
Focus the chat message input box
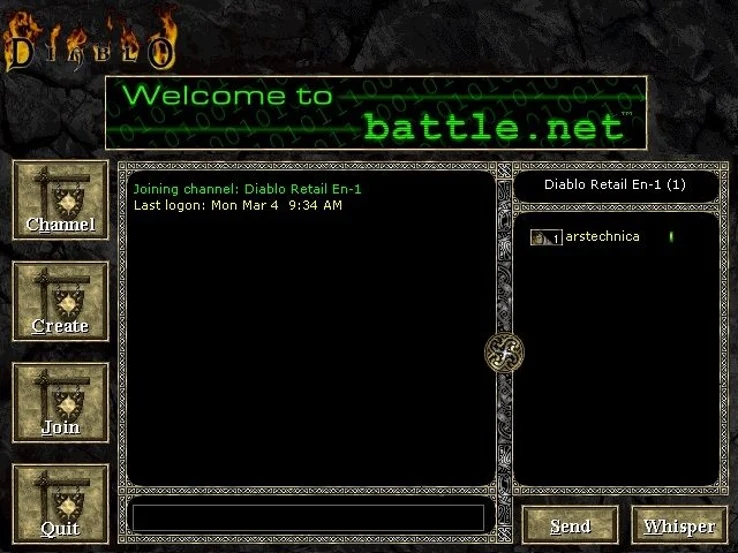click(x=308, y=518)
